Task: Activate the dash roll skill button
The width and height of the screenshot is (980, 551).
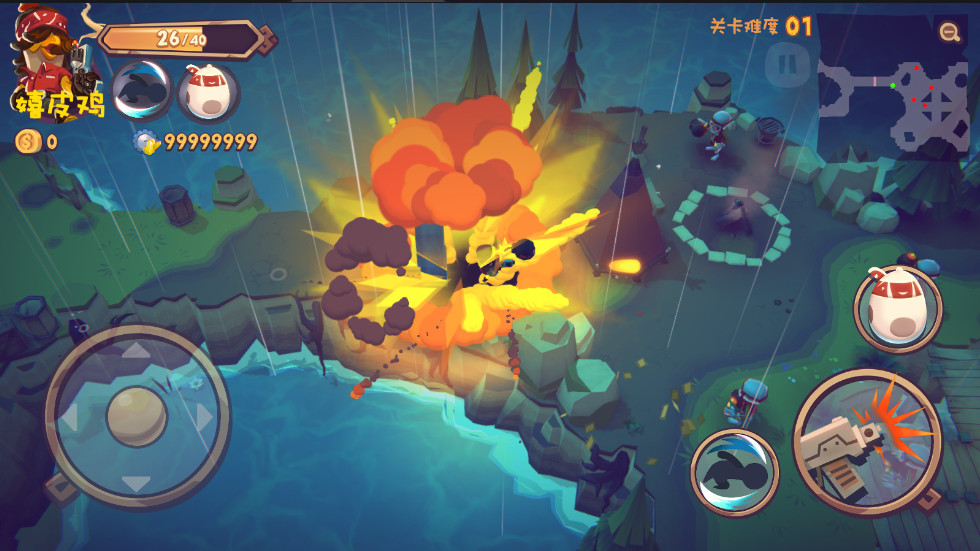Action: tap(735, 473)
